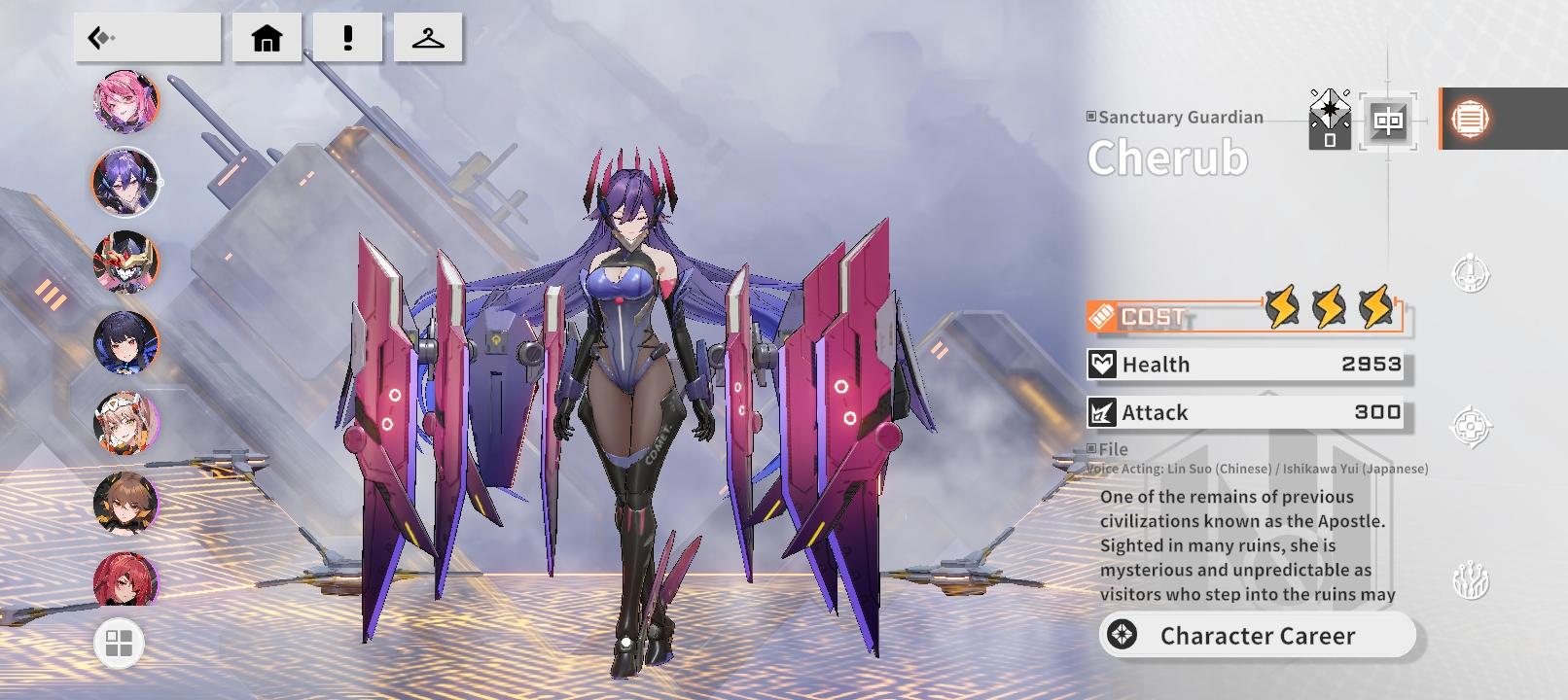Select the red-haired character portrait
Image resolution: width=1568 pixels, height=700 pixels.
click(126, 578)
